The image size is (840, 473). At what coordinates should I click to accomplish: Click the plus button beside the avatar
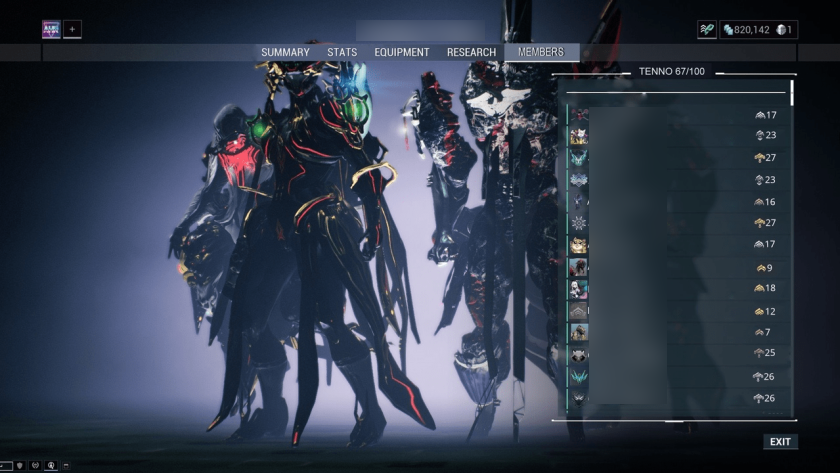[72, 29]
